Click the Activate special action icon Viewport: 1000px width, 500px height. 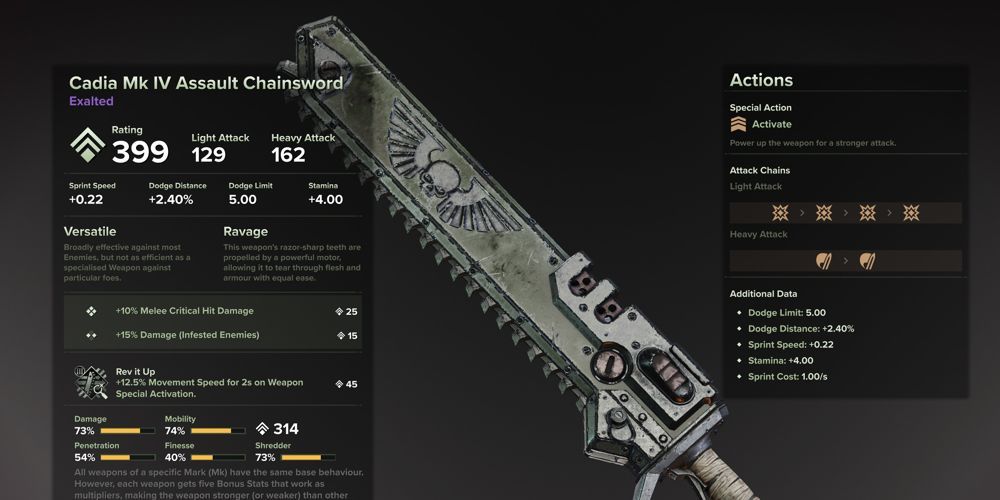pyautogui.click(x=739, y=124)
